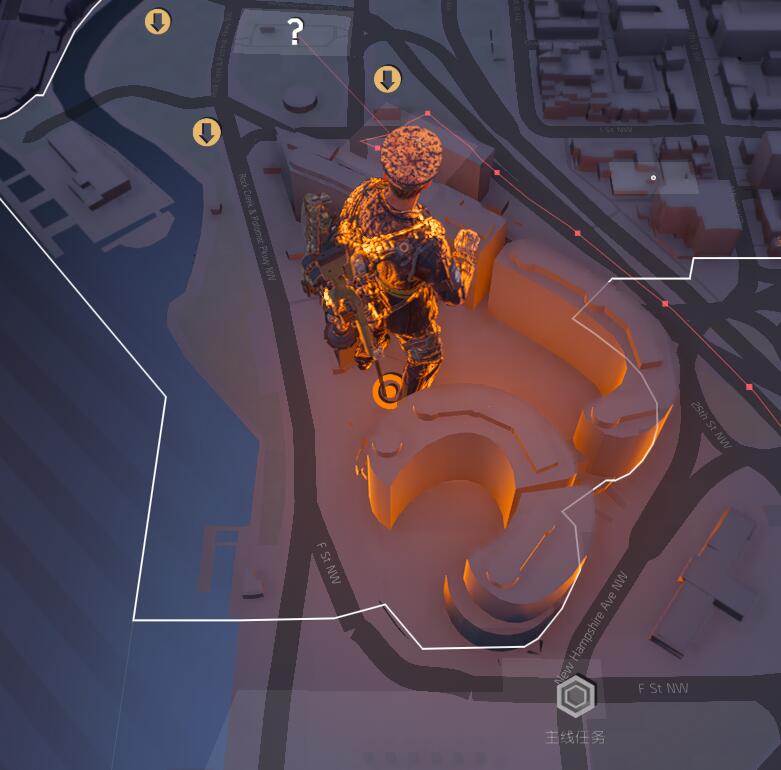
Task: Click the orange ring player location marker
Action: [x=388, y=391]
